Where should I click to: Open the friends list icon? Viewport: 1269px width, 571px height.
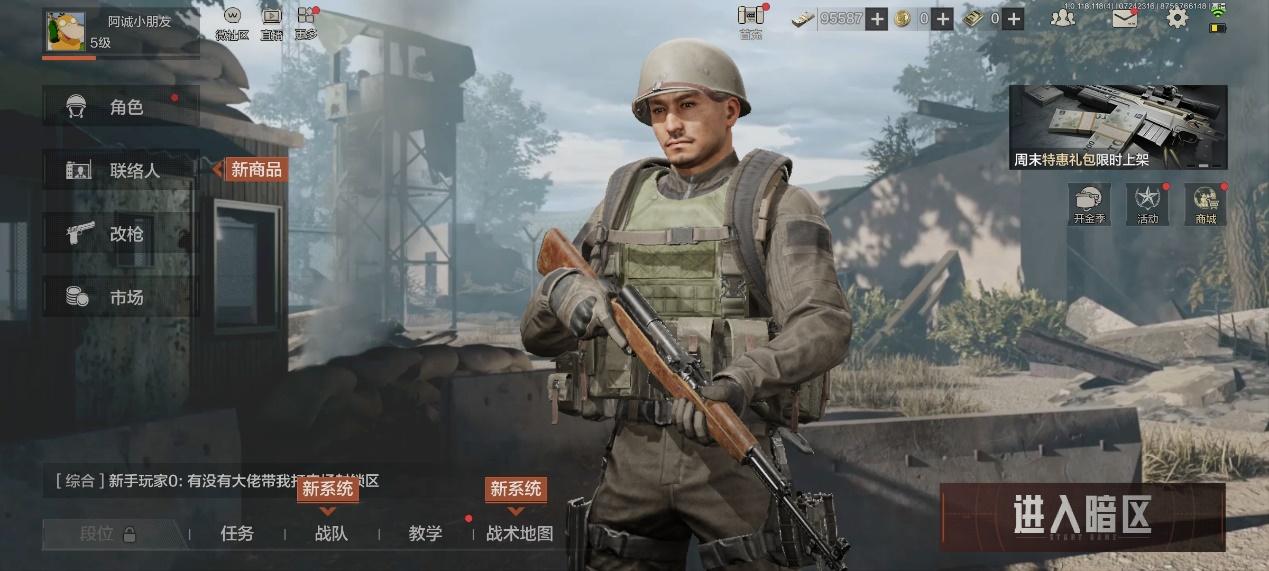coord(1062,18)
